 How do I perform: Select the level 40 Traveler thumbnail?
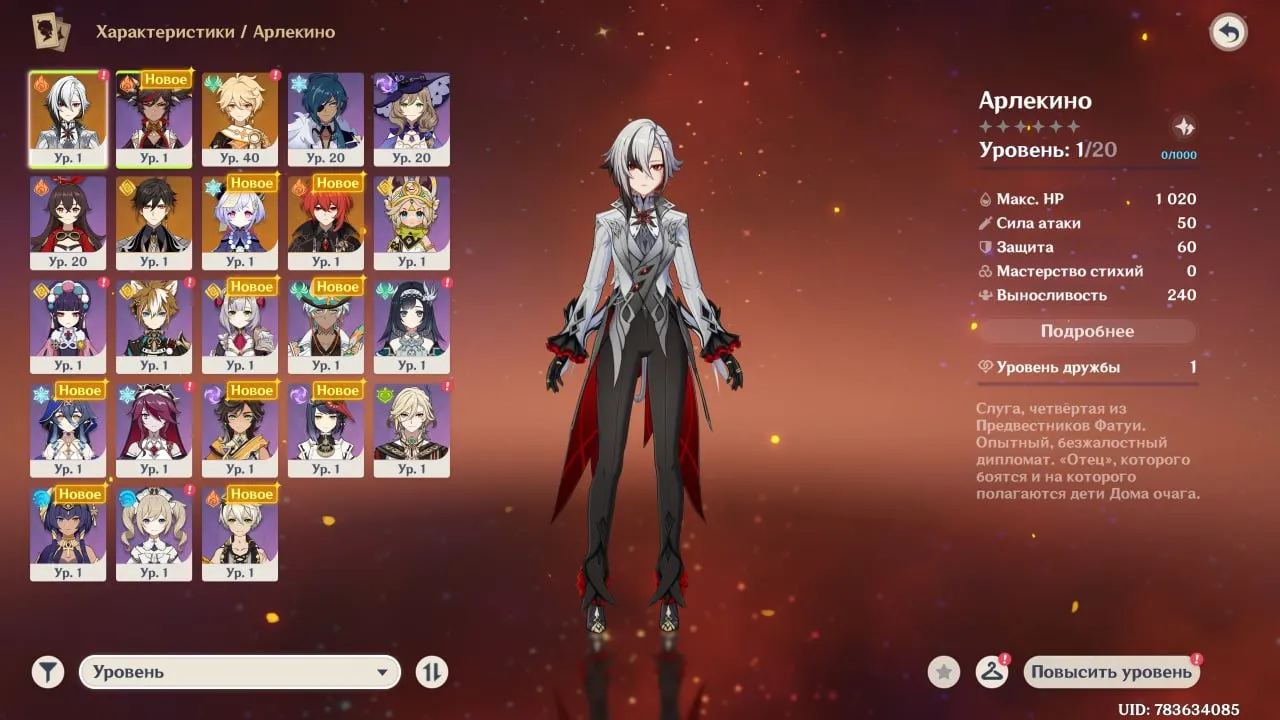pos(239,118)
